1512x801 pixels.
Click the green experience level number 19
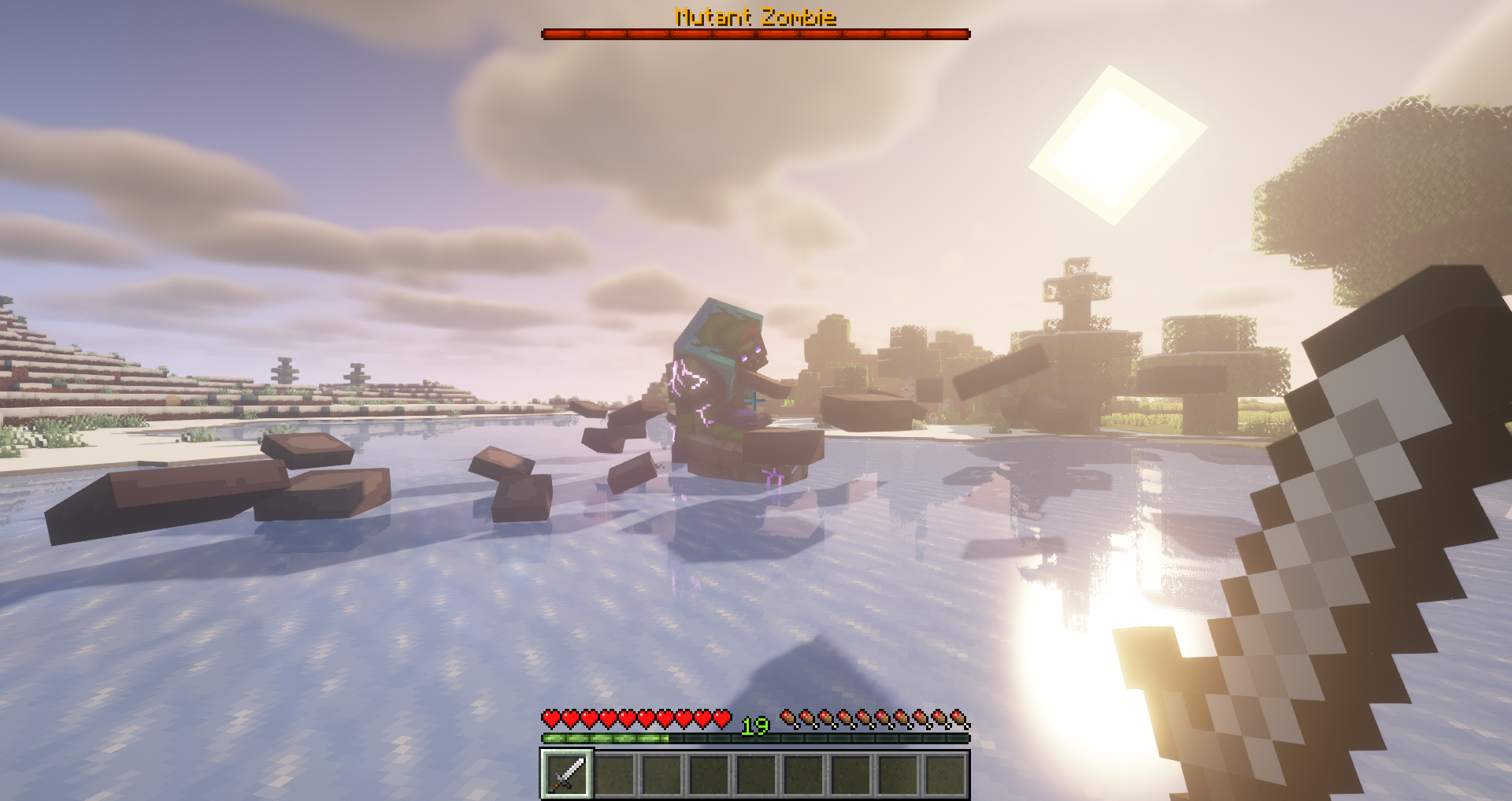pos(754,726)
